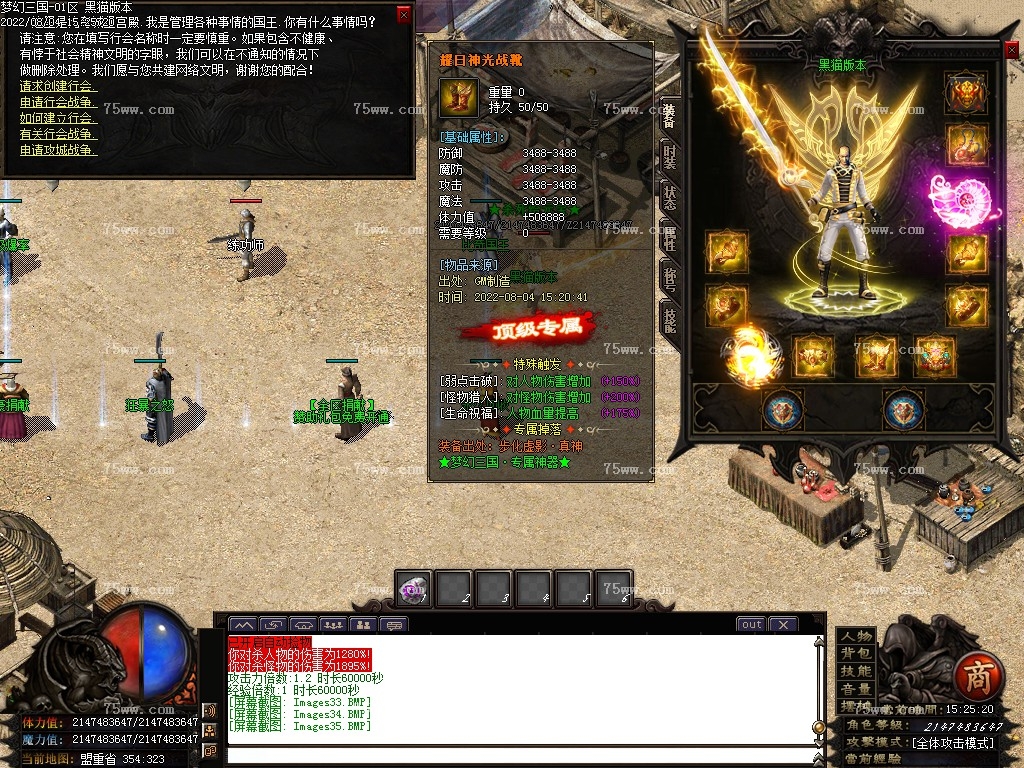The image size is (1024, 768).
Task: Click the chat text input field
Action: [520, 755]
